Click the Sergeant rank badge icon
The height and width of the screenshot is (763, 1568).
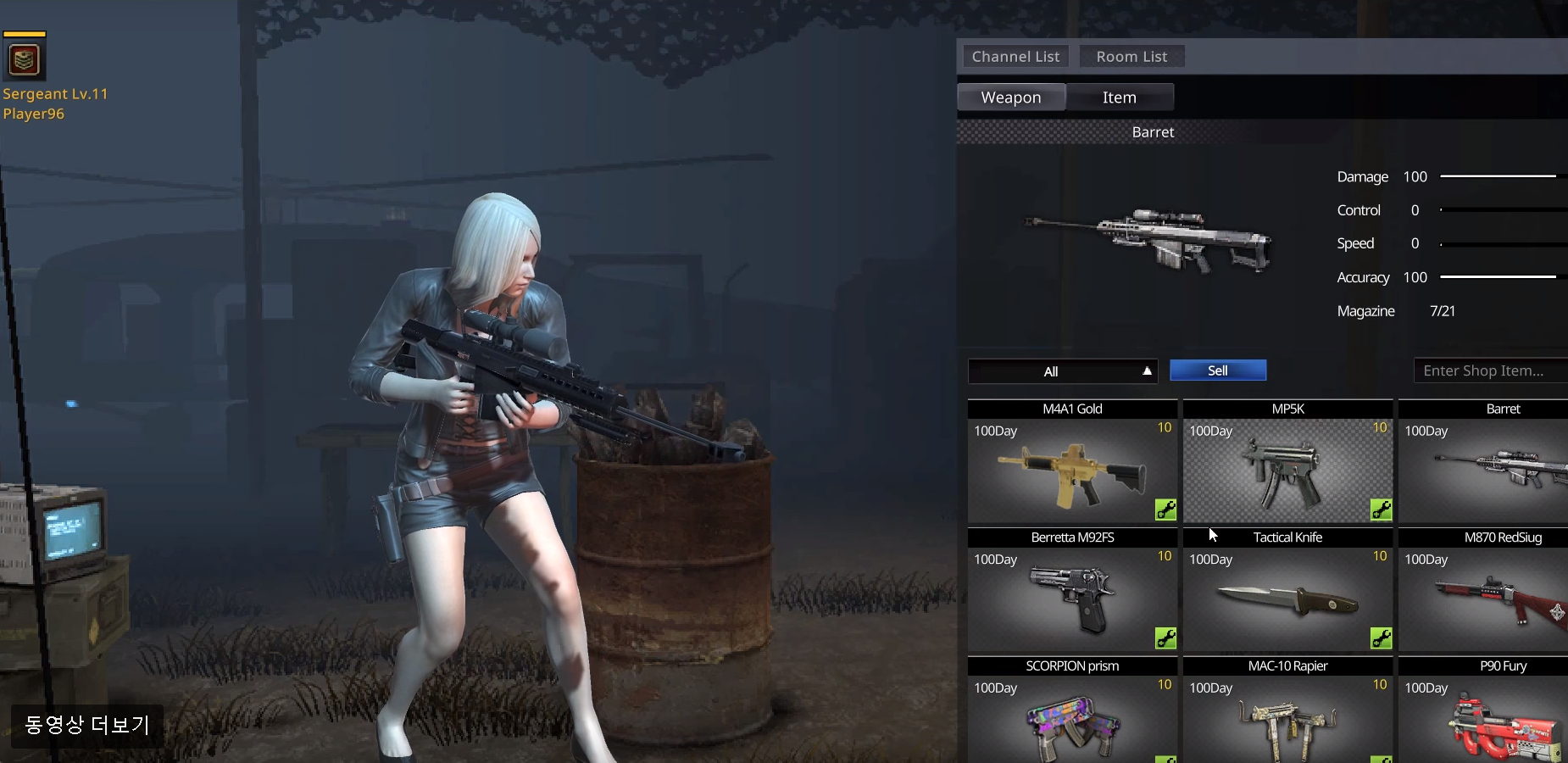25,59
